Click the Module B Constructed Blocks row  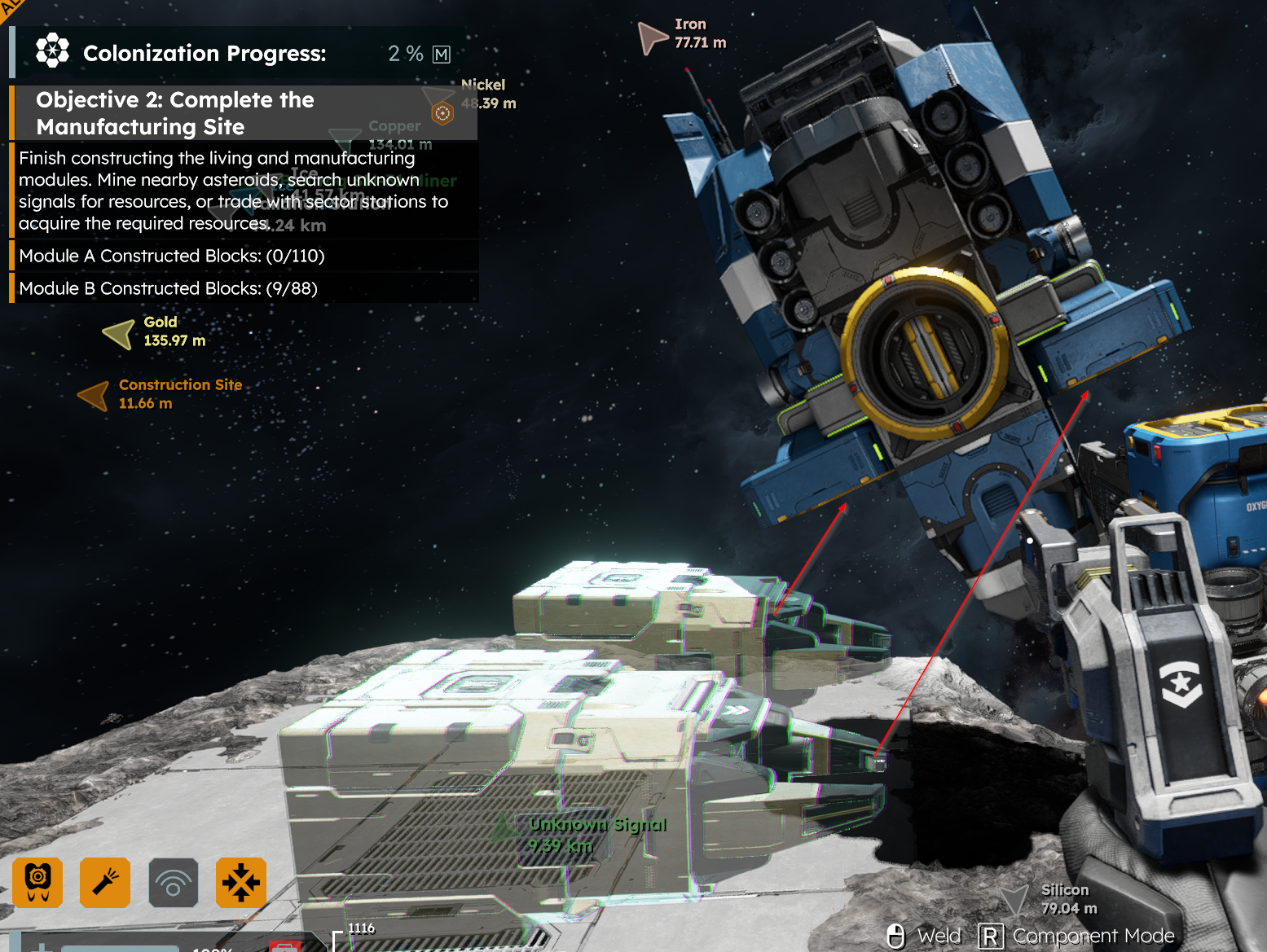[168, 288]
